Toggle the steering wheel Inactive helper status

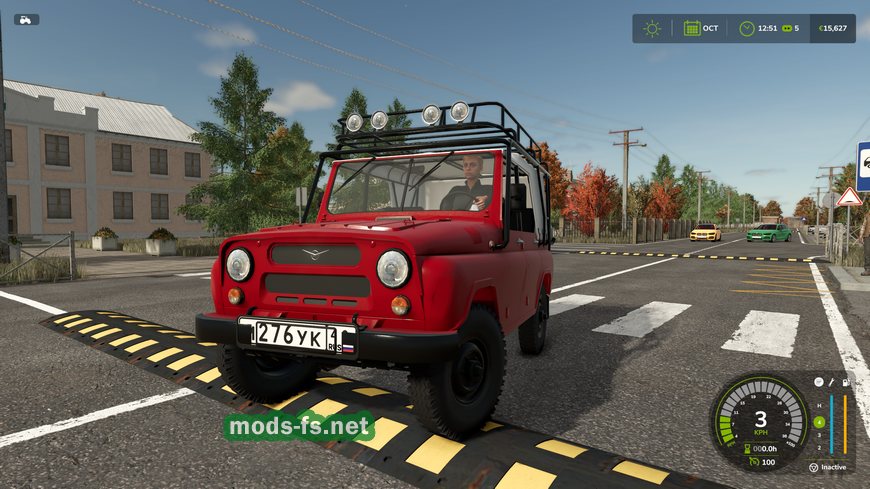(x=812, y=467)
